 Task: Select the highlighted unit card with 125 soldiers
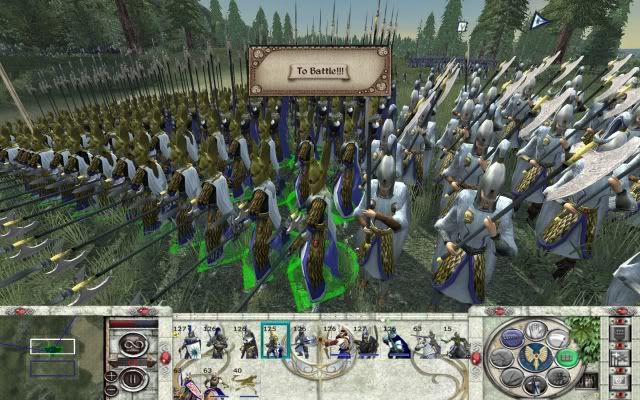tap(274, 342)
